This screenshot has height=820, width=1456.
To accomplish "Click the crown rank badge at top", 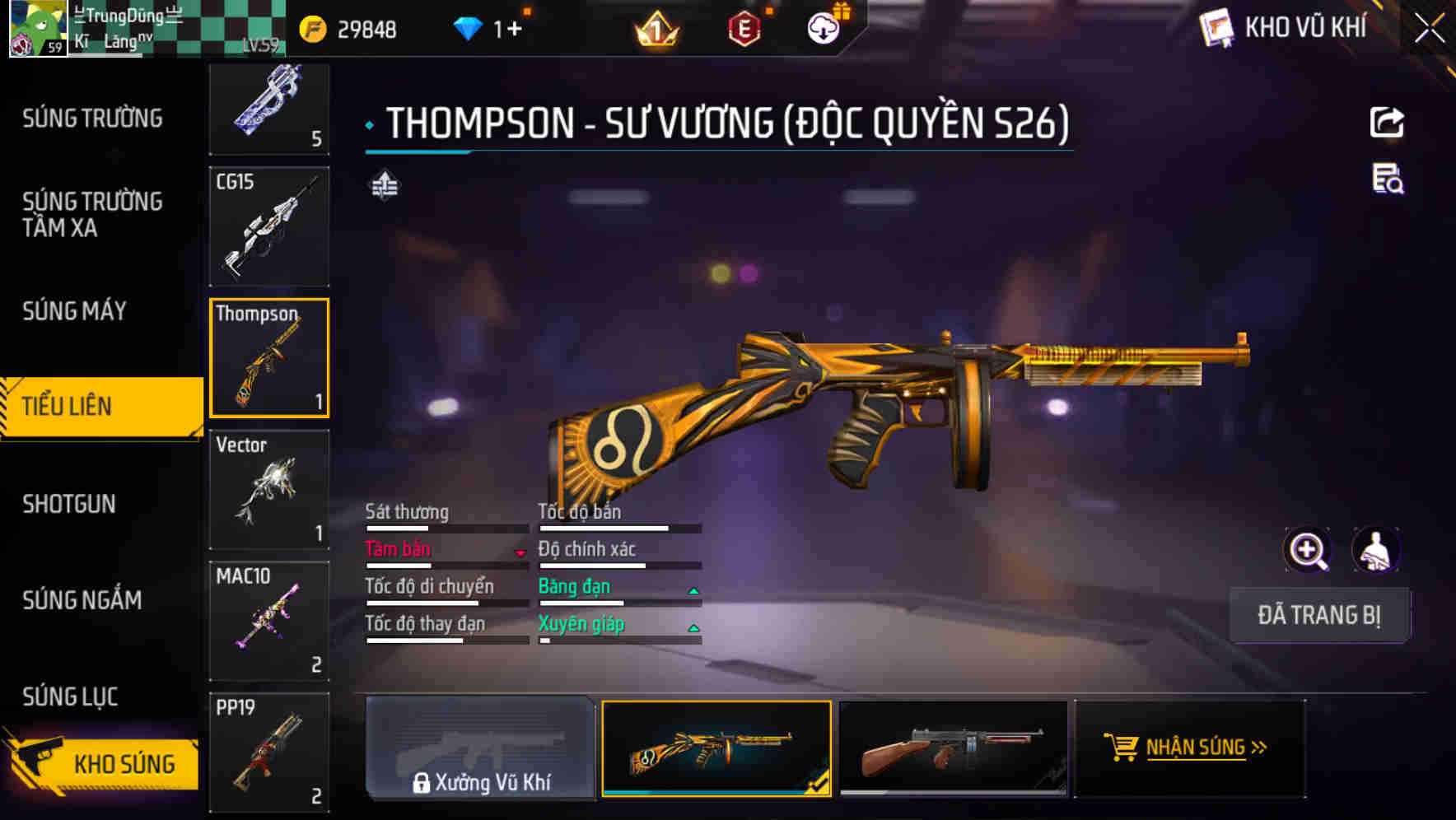I will (x=653, y=27).
